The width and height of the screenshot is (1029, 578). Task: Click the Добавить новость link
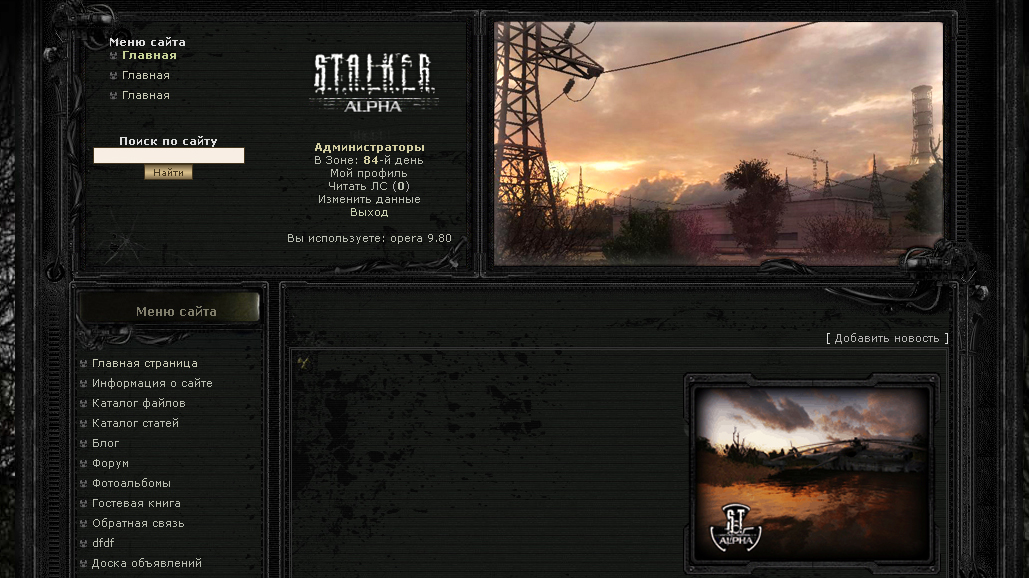(x=887, y=338)
